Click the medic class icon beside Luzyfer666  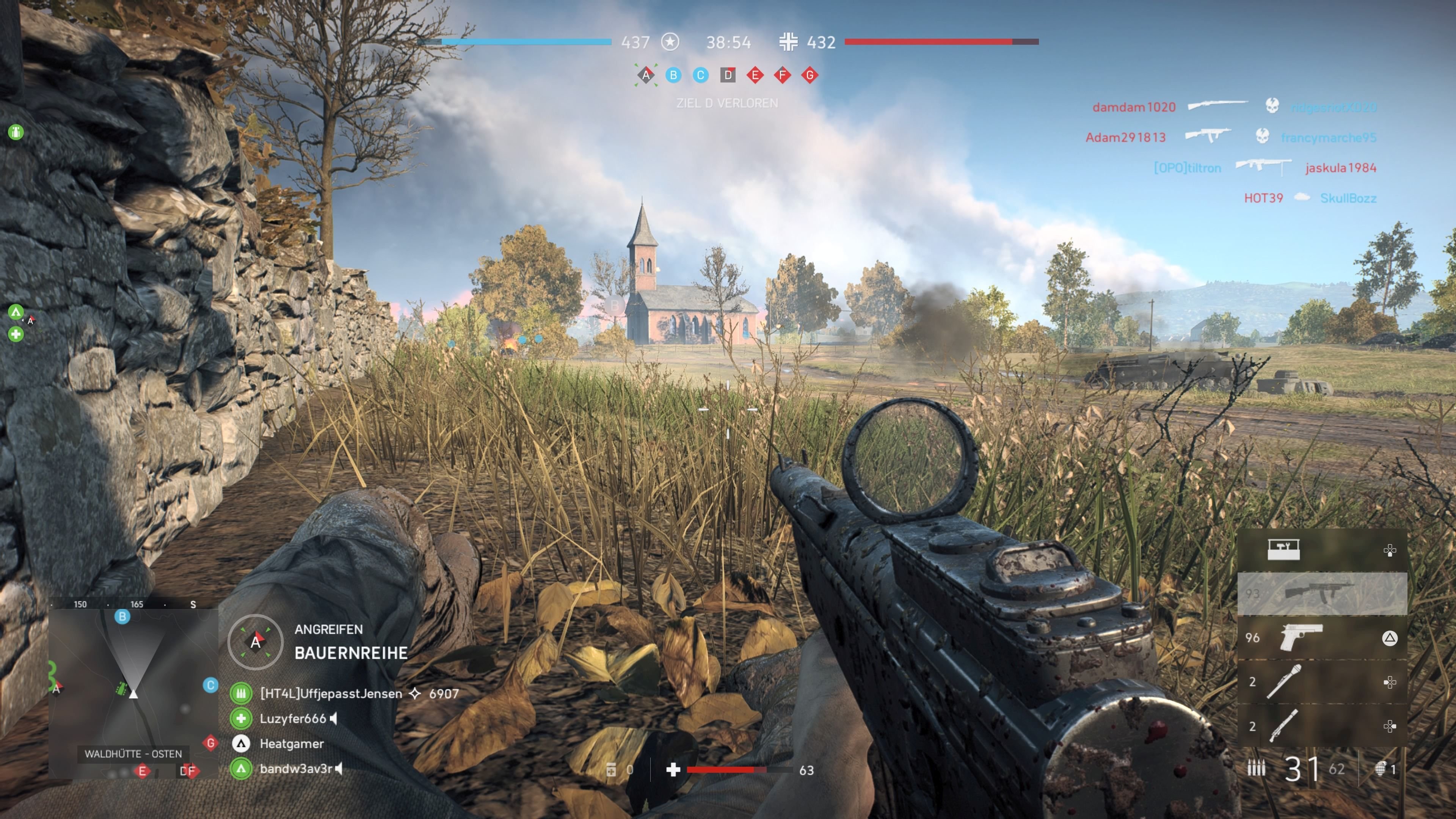point(242,720)
